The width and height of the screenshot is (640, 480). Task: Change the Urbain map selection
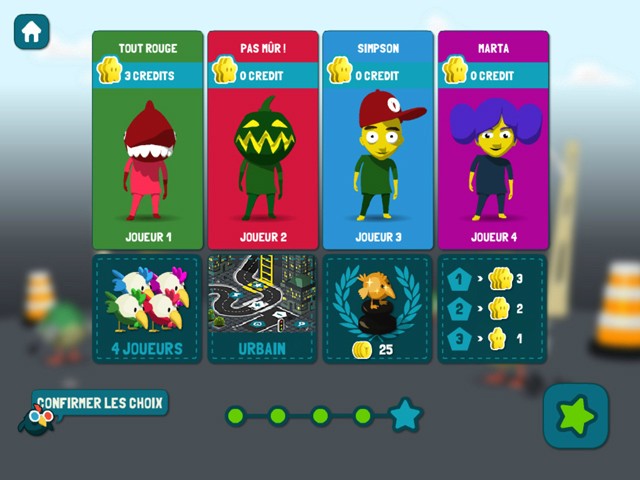pos(263,308)
